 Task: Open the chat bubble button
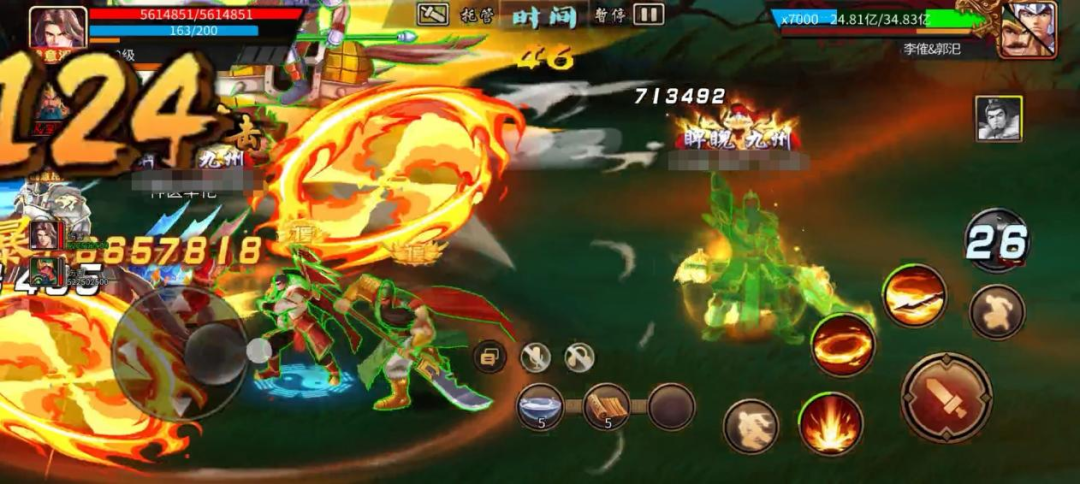click(x=489, y=356)
